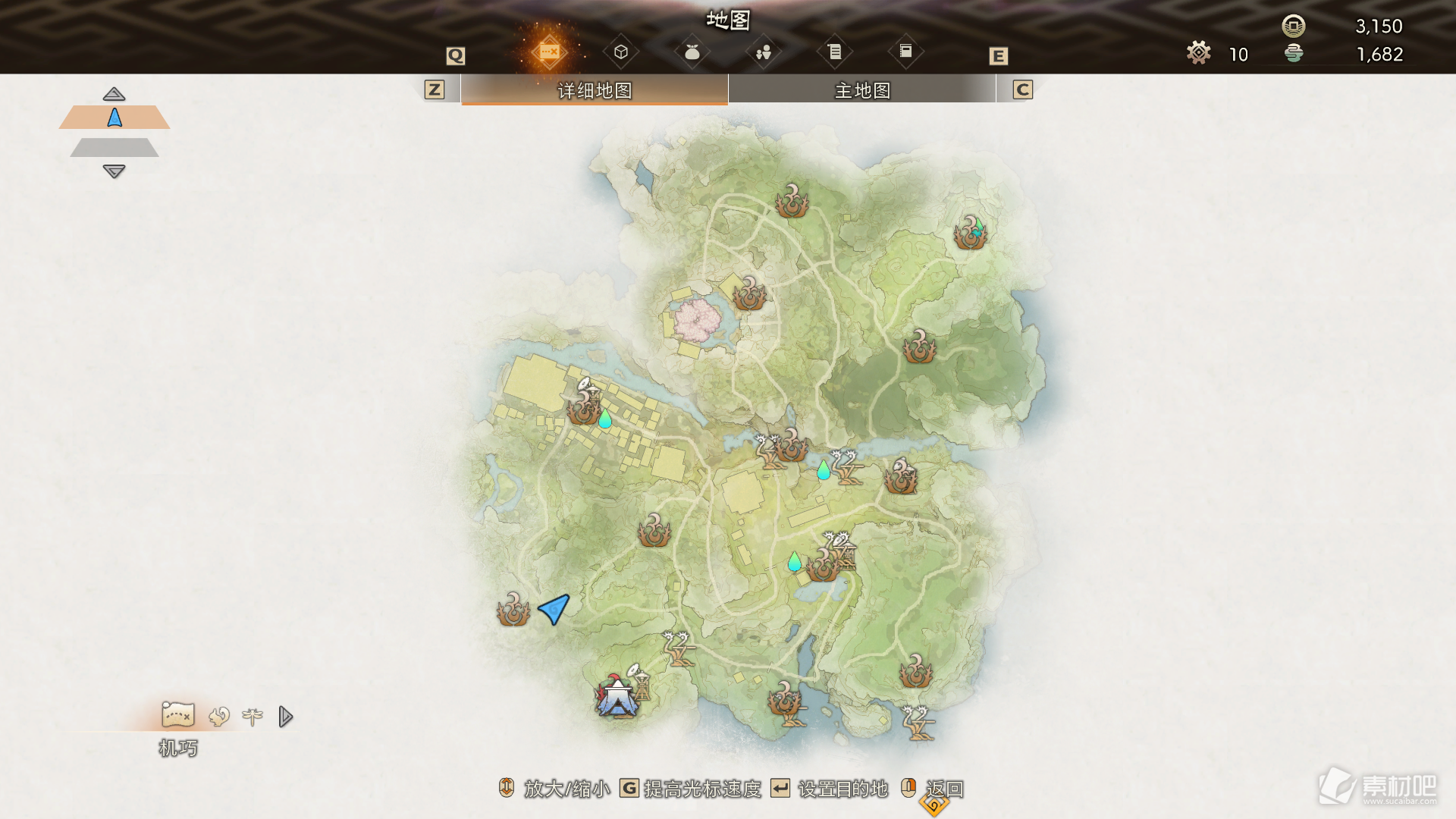Choose the squirrel creature filter icon
Viewport: 1456px width, 819px height.
219,717
